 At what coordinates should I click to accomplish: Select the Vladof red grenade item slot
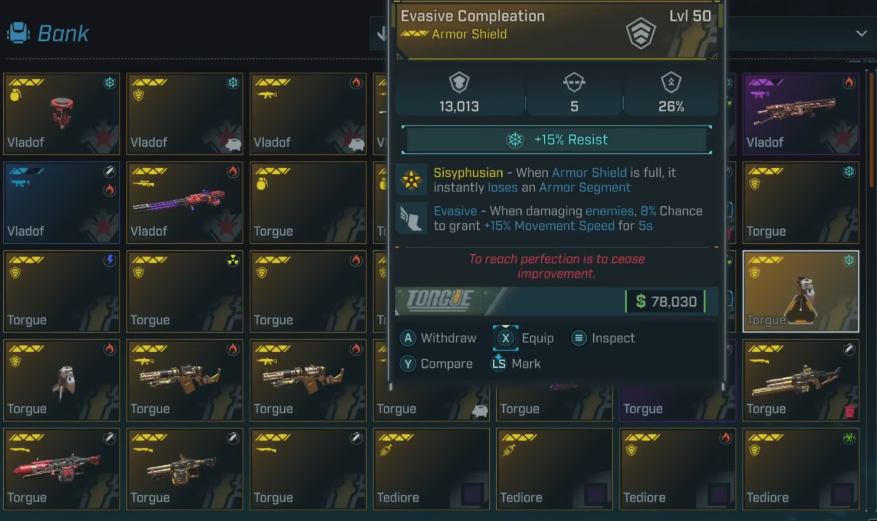[x=62, y=113]
